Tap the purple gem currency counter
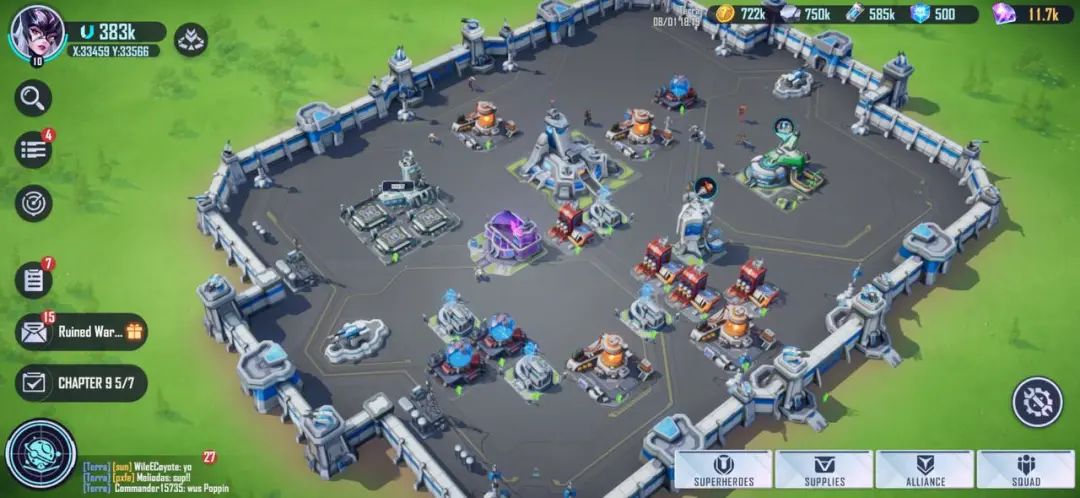Viewport: 1080px width, 498px height. pyautogui.click(x=1030, y=14)
